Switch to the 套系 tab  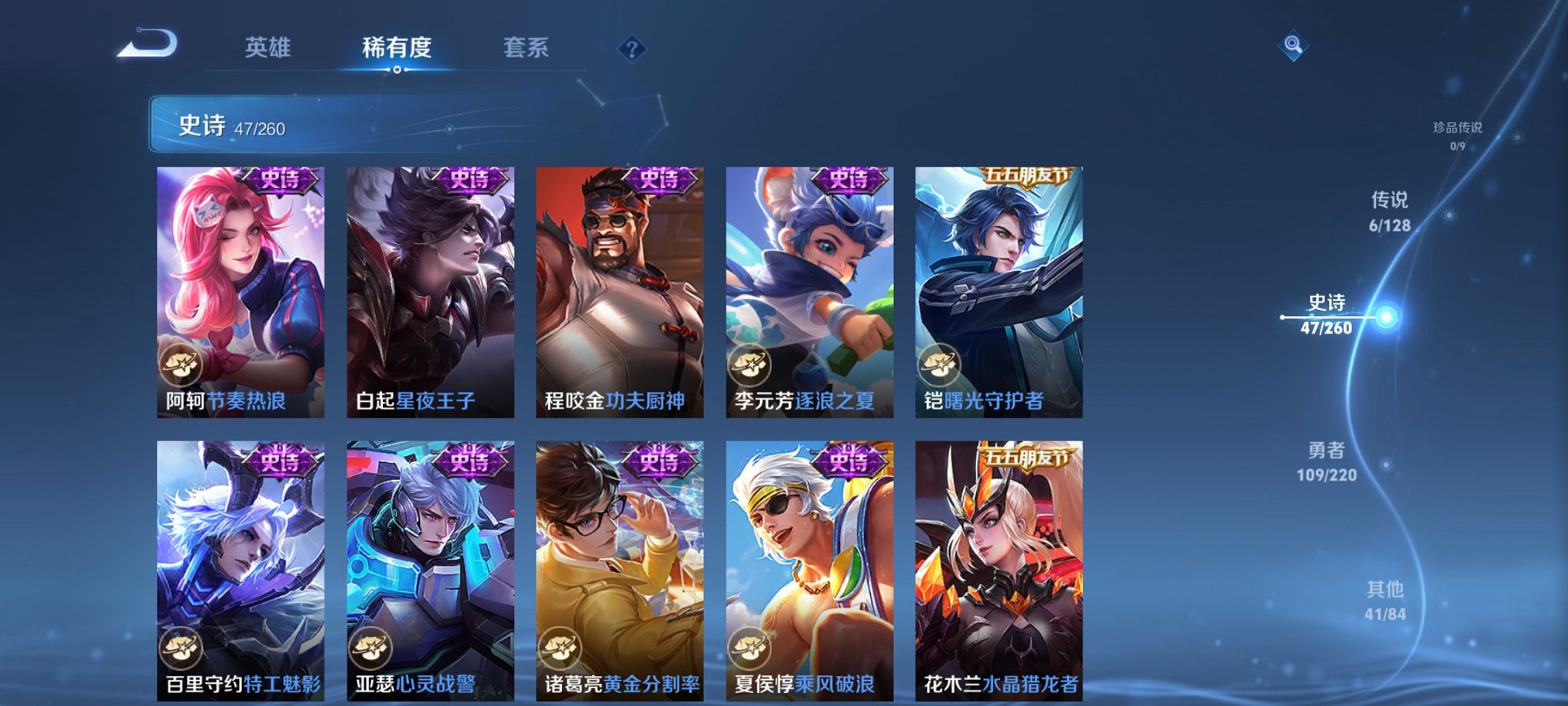pos(527,48)
